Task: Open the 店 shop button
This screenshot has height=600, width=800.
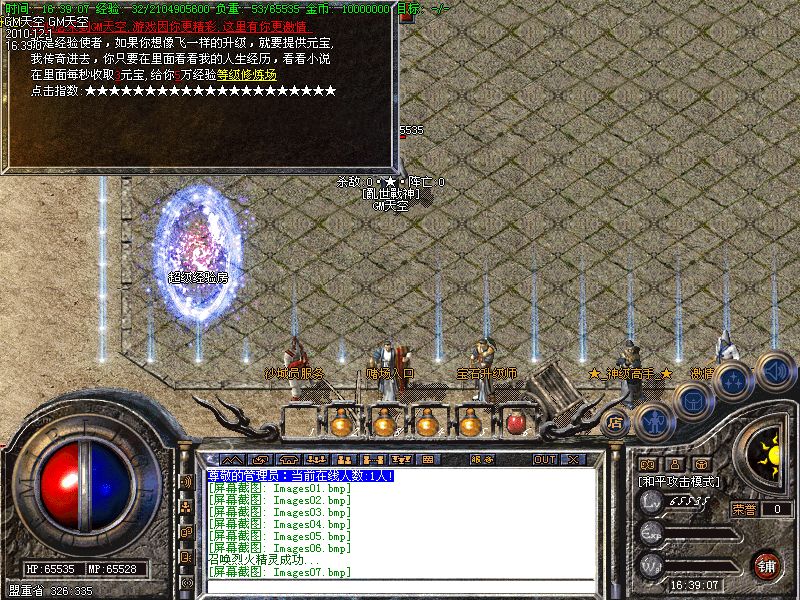Action: pos(615,423)
